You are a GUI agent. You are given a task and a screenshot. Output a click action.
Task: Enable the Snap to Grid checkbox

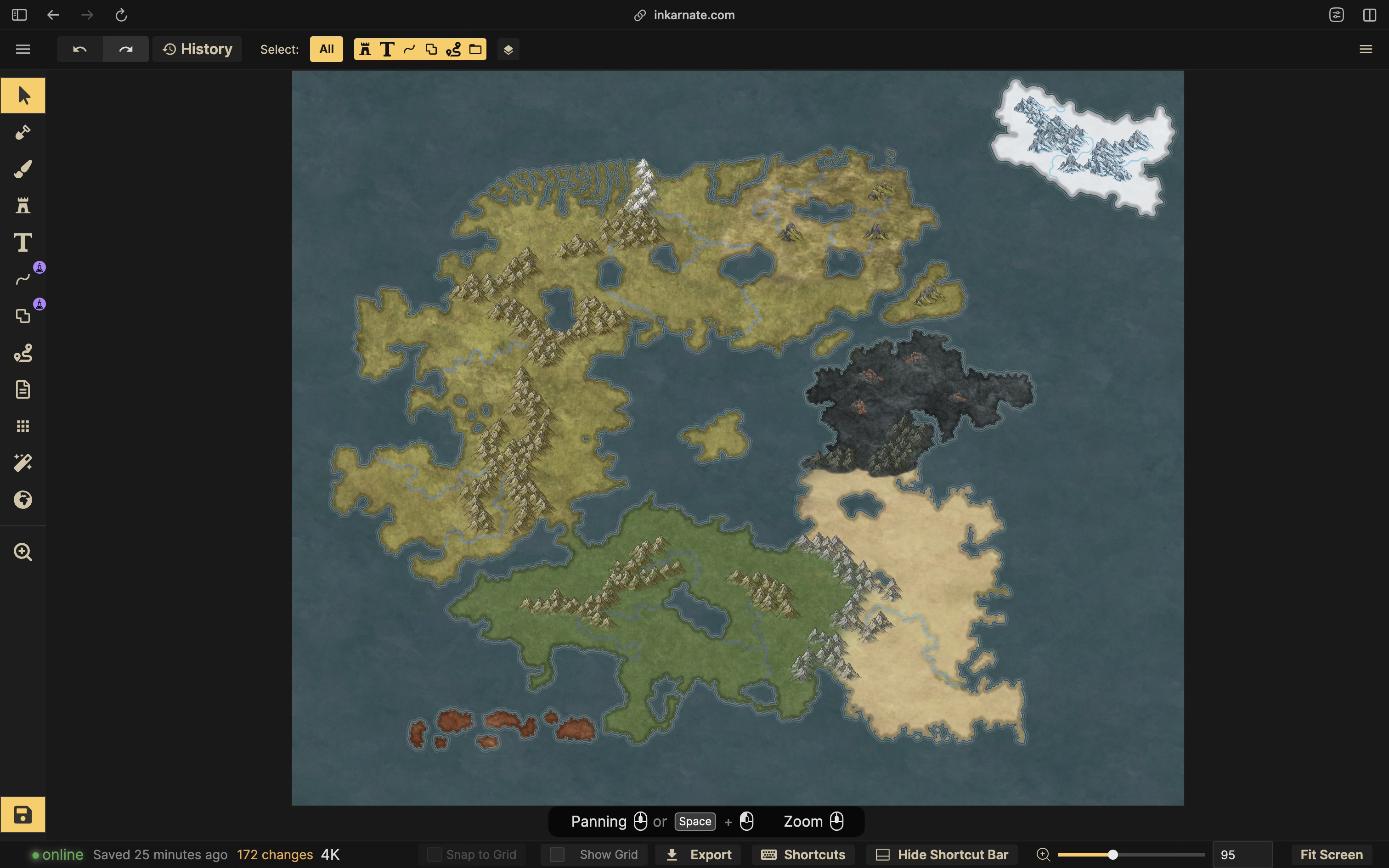click(x=434, y=854)
